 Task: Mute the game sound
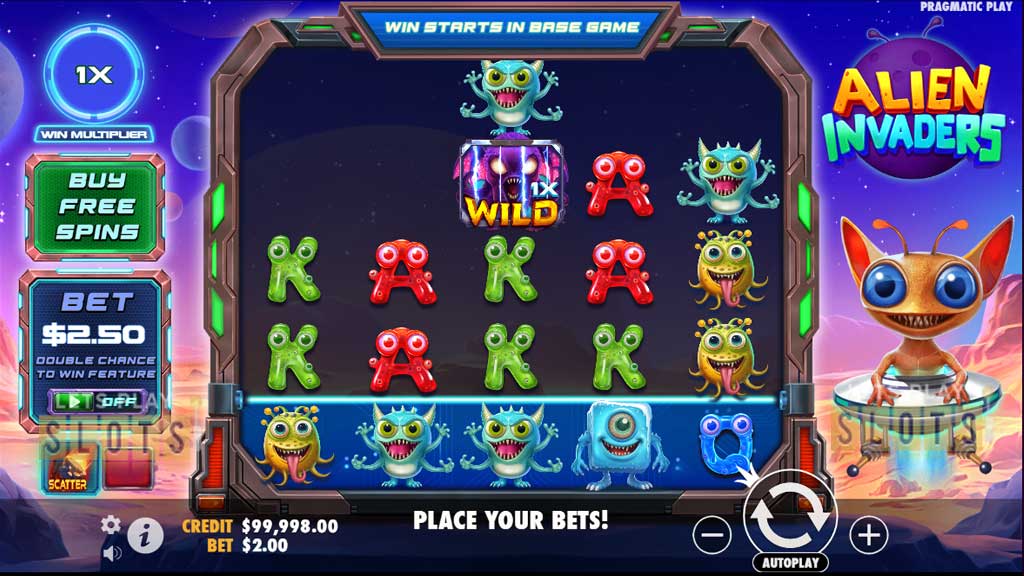point(111,551)
